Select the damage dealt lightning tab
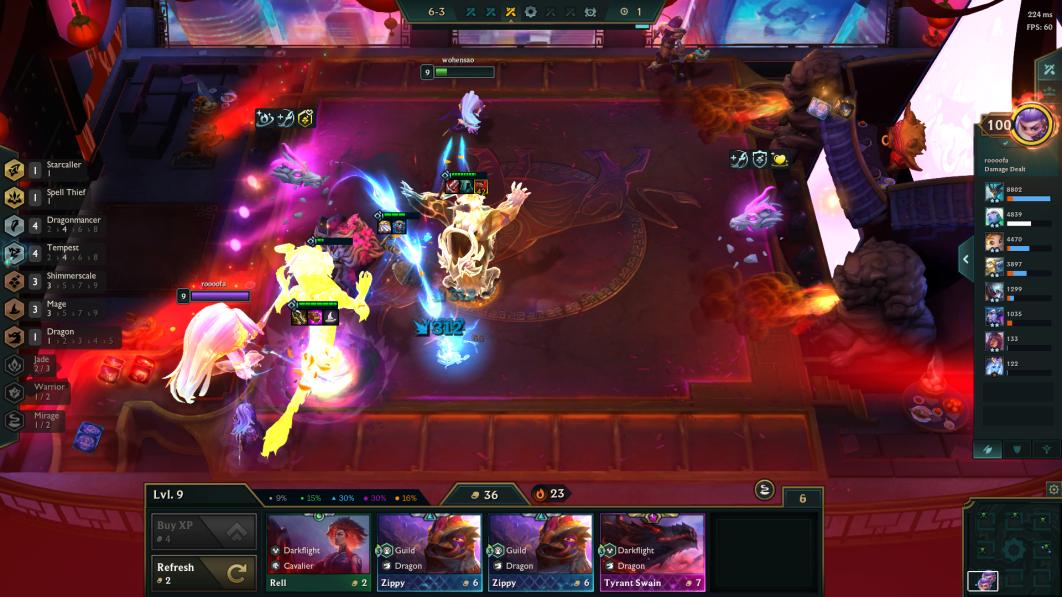1062x597 pixels. pos(988,449)
